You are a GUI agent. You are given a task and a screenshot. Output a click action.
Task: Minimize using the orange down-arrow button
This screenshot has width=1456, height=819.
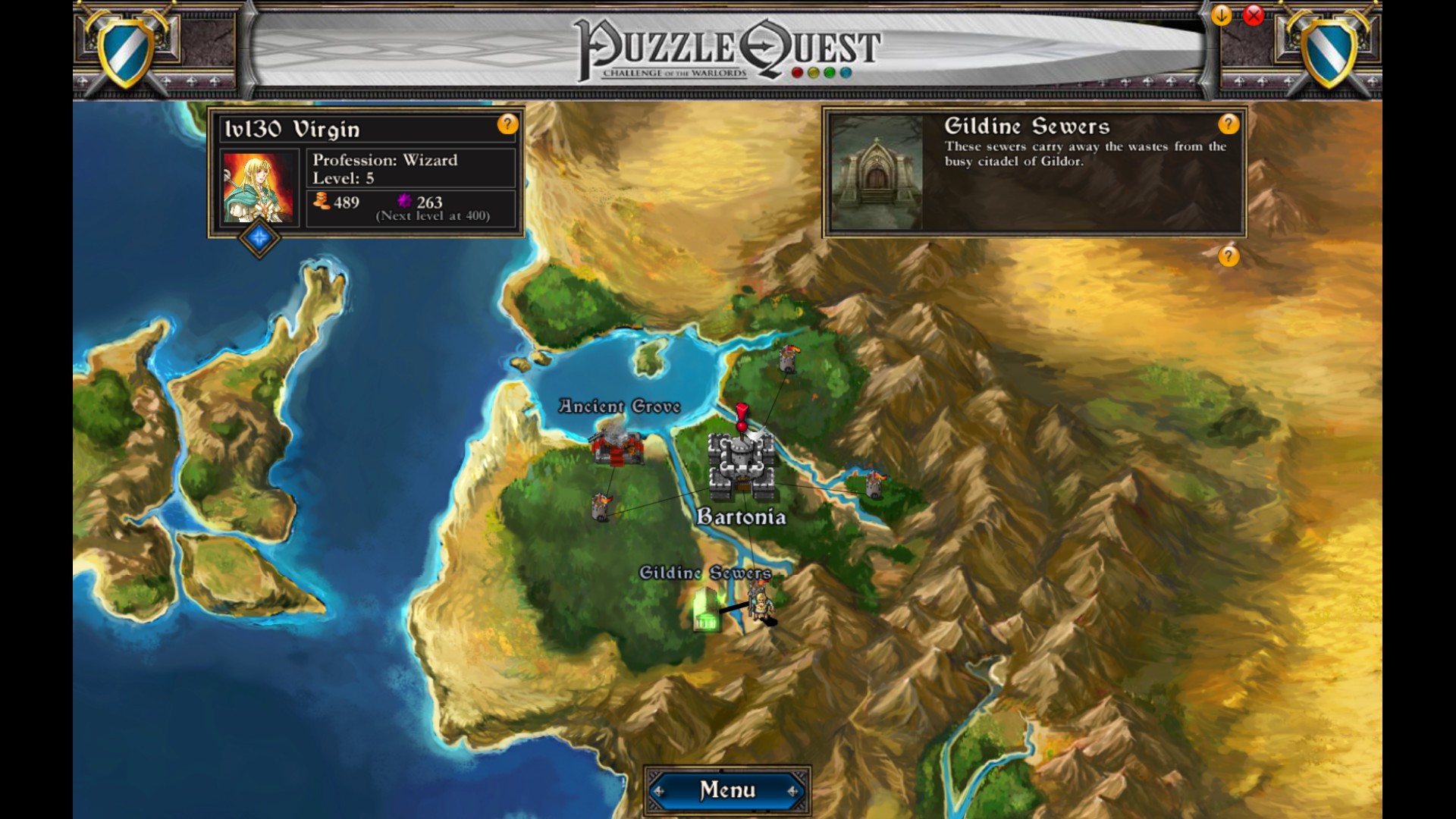[x=1222, y=15]
